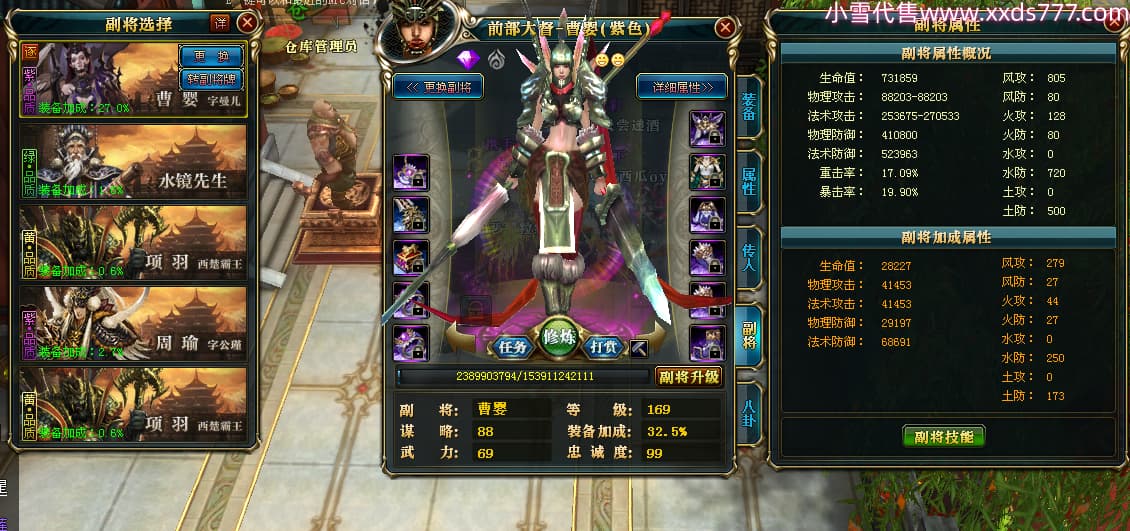The image size is (1130, 531).
Task: Click the 转副将牌 button
Action: (209, 78)
